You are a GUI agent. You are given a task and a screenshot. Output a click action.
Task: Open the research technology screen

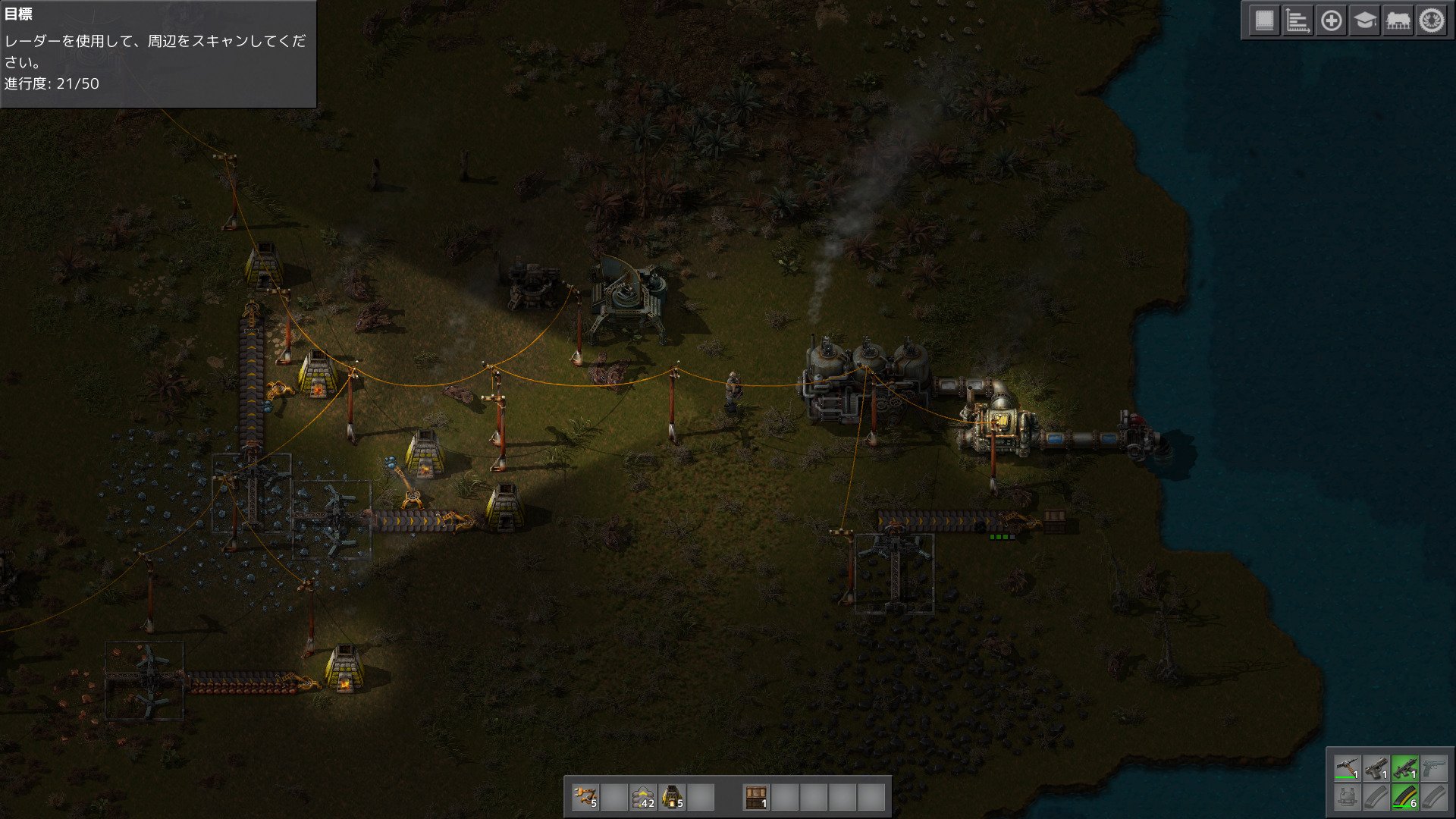click(x=1365, y=21)
